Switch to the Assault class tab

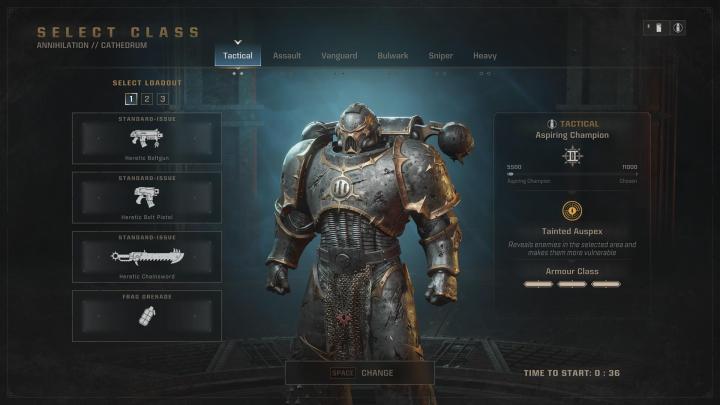tap(287, 56)
